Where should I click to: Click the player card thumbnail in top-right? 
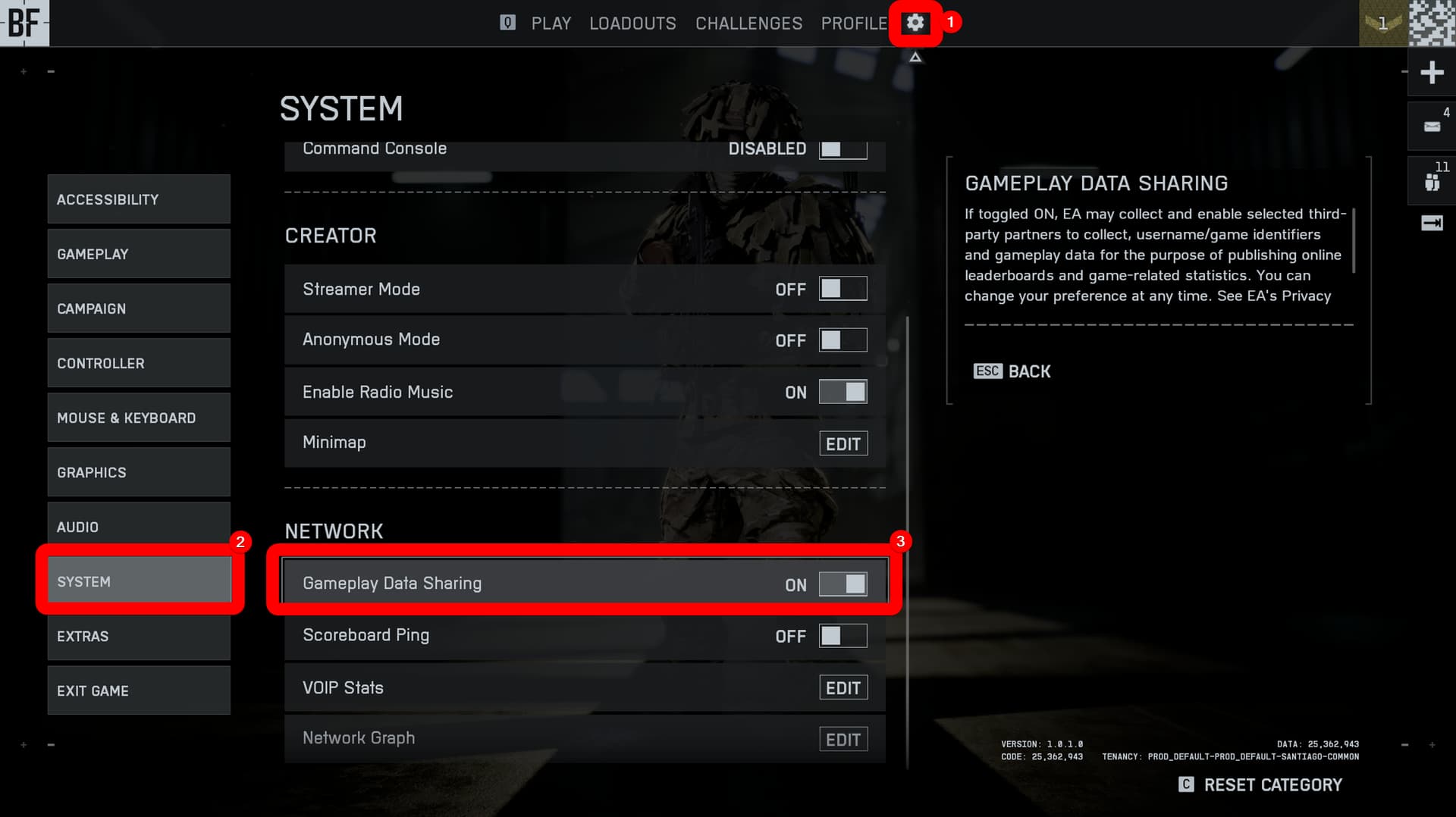point(1433,23)
